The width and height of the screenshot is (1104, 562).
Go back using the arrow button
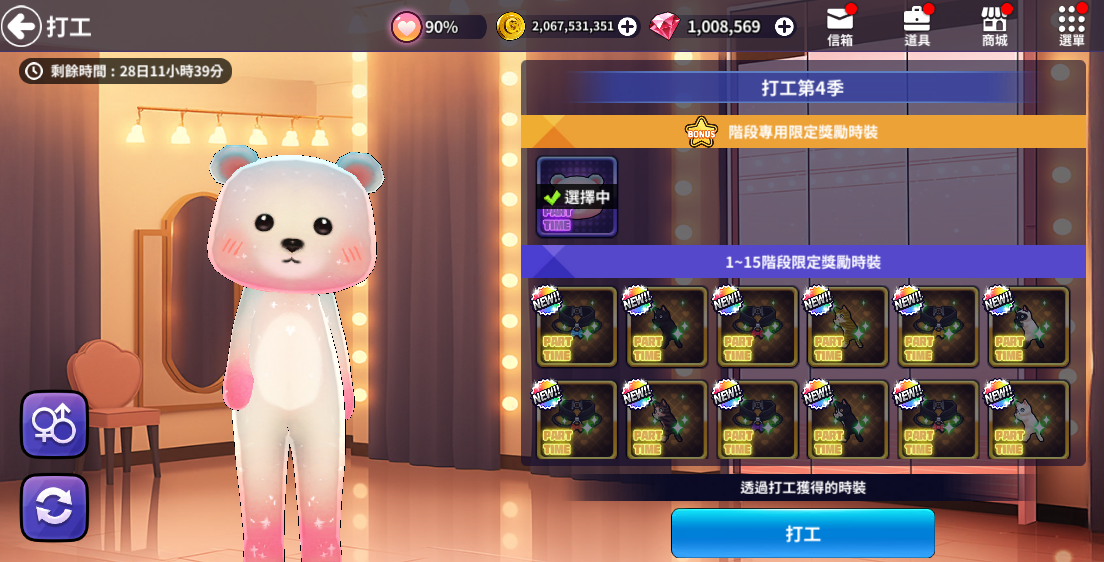pos(21,26)
